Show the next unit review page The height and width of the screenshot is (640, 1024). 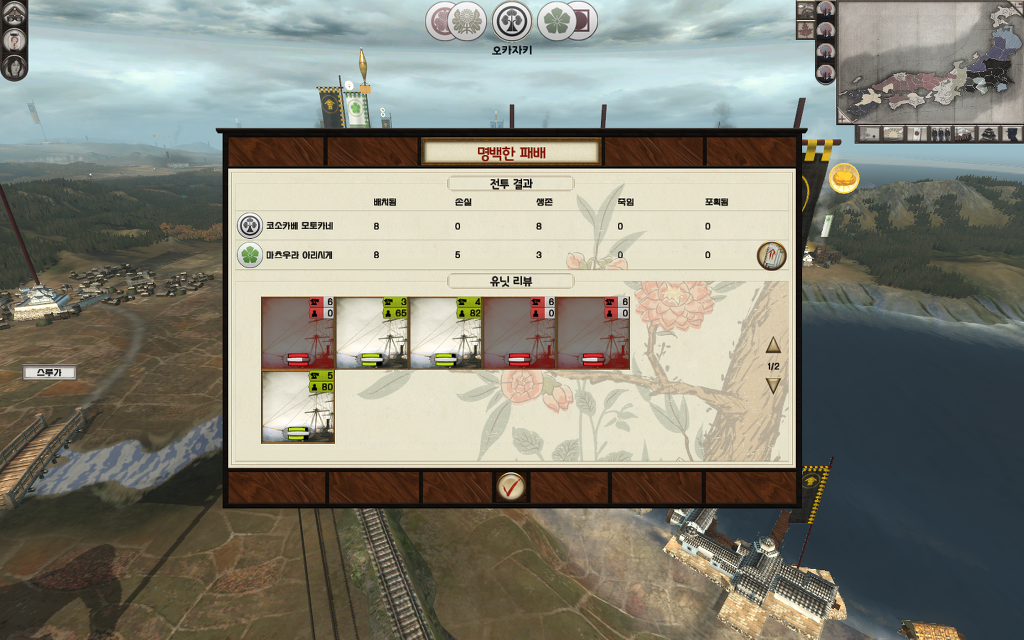(773, 386)
